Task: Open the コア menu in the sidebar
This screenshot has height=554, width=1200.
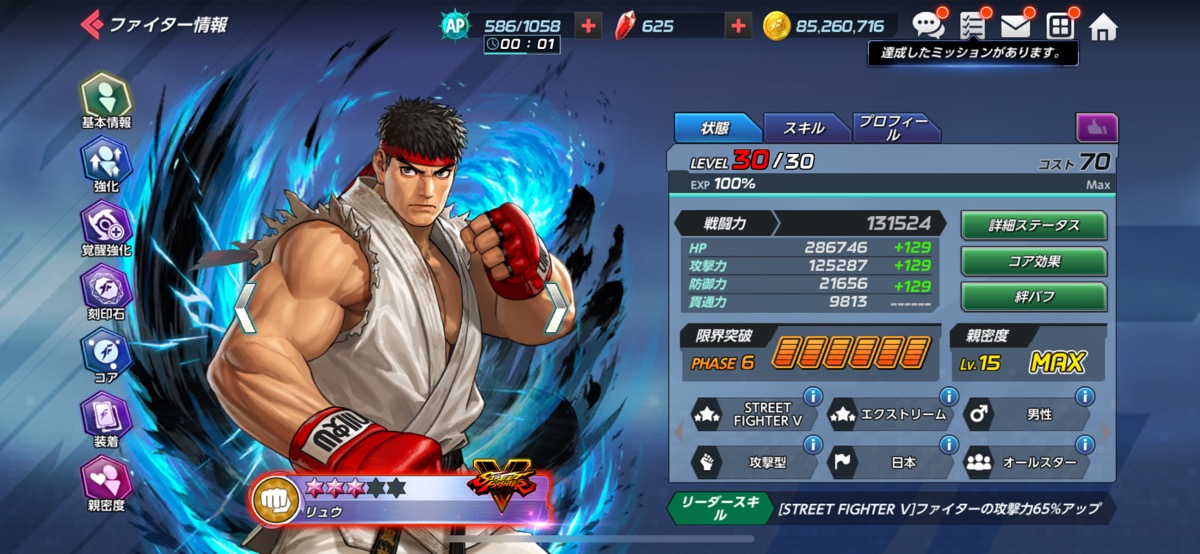Action: (105, 354)
